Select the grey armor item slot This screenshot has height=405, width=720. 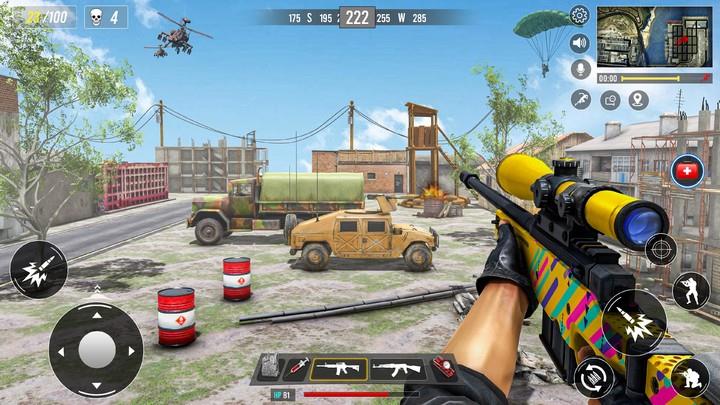point(270,368)
